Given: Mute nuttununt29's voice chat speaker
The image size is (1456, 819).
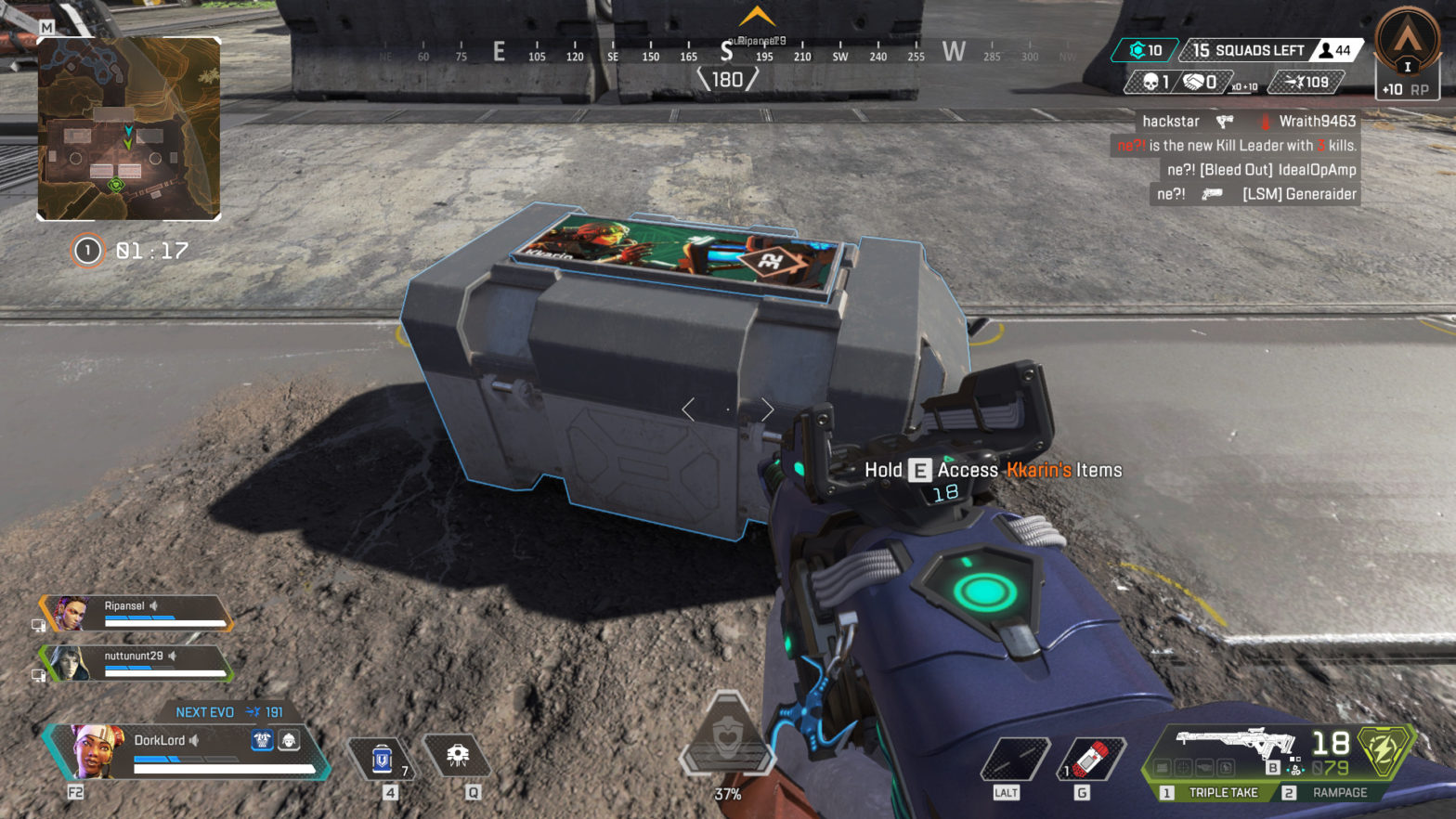Looking at the screenshot, I should click(174, 655).
